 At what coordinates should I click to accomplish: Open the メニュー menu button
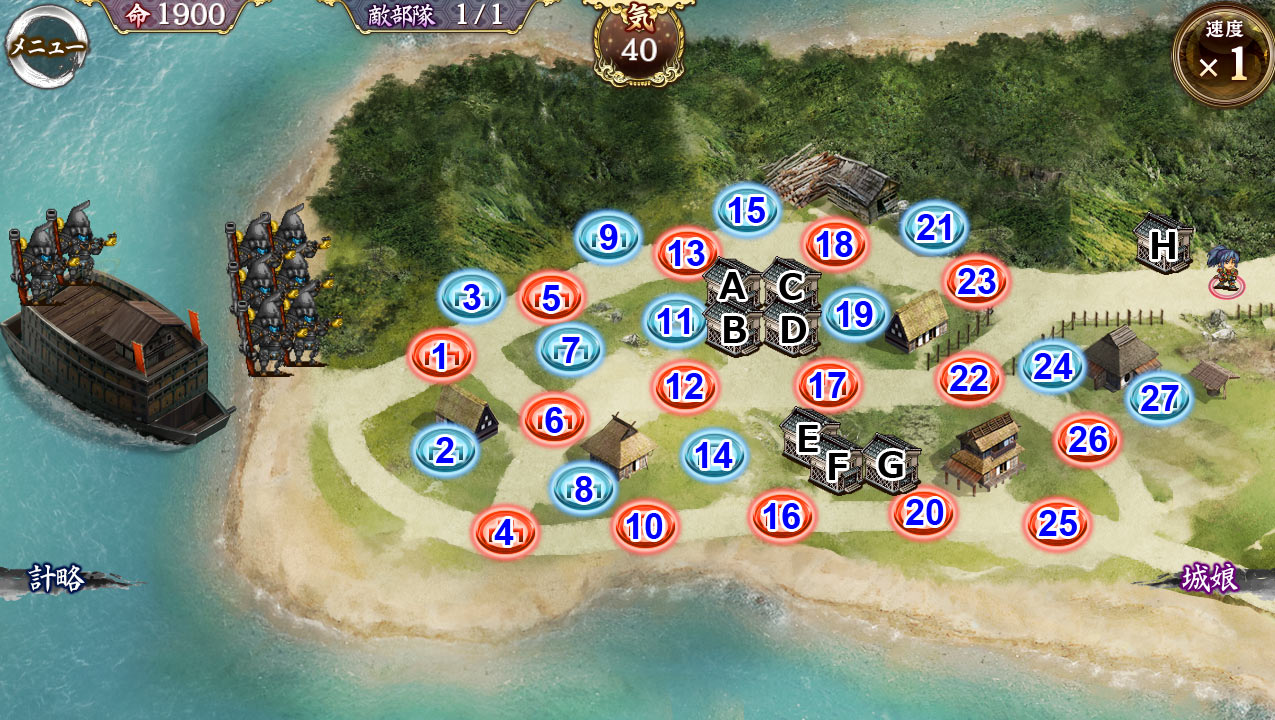[x=46, y=46]
